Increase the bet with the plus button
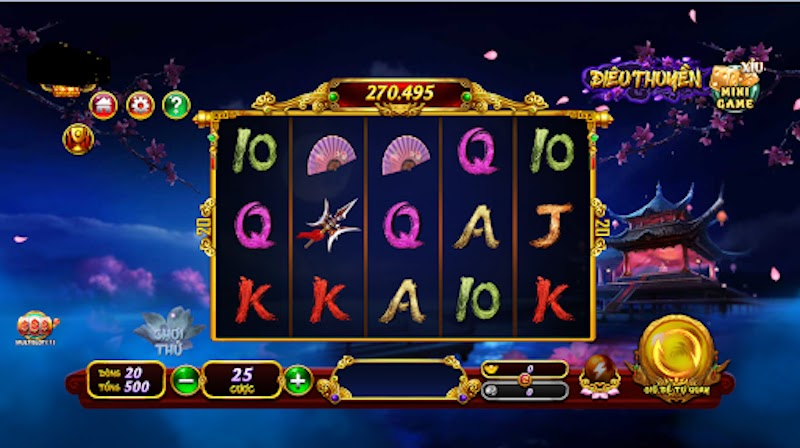The image size is (800, 448). [297, 380]
